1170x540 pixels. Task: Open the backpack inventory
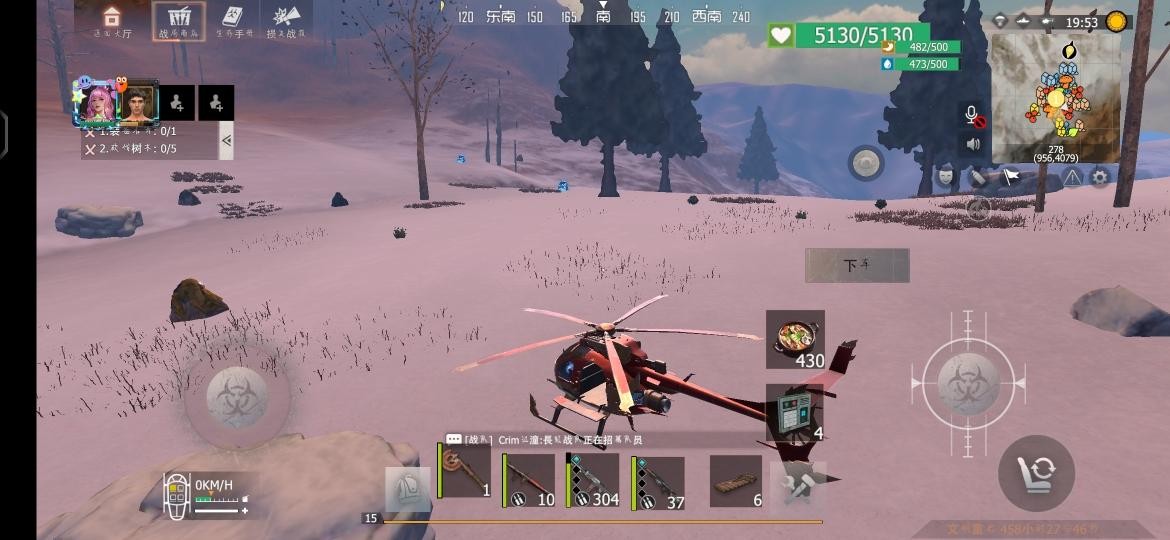coord(407,488)
